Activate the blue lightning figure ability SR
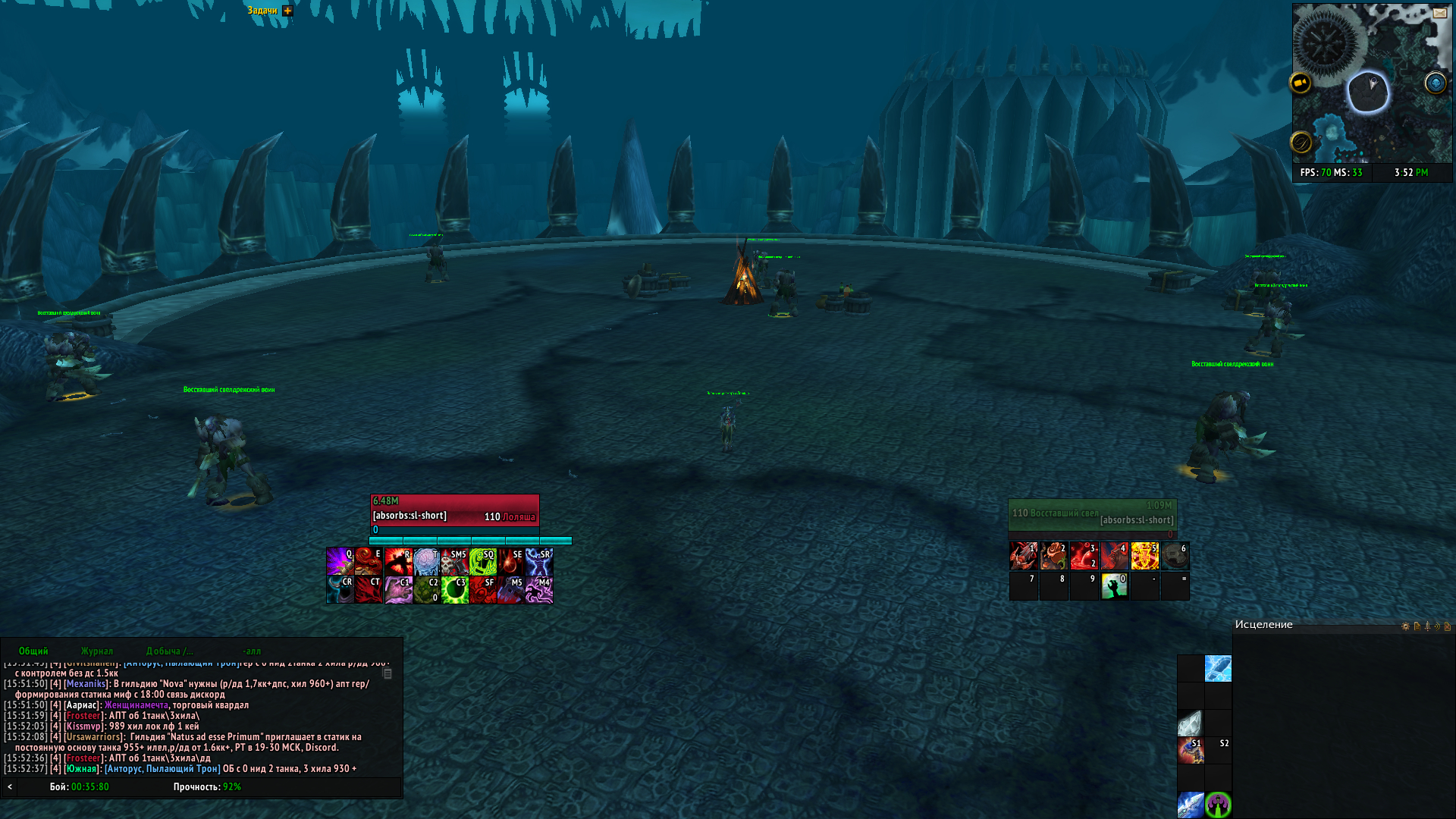 539,562
